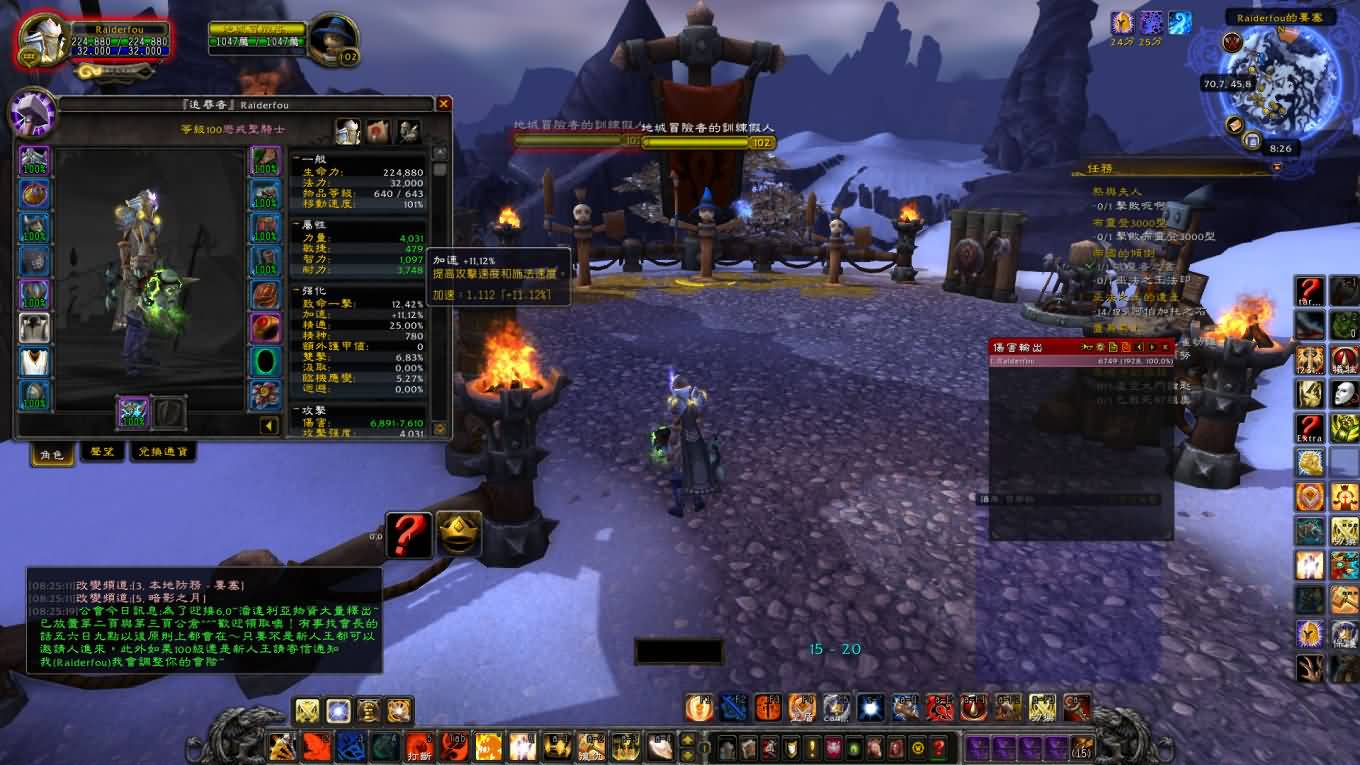Viewport: 1360px width, 765px height.
Task: Use the action bar ability labeled 打斷
Action: pos(419,746)
